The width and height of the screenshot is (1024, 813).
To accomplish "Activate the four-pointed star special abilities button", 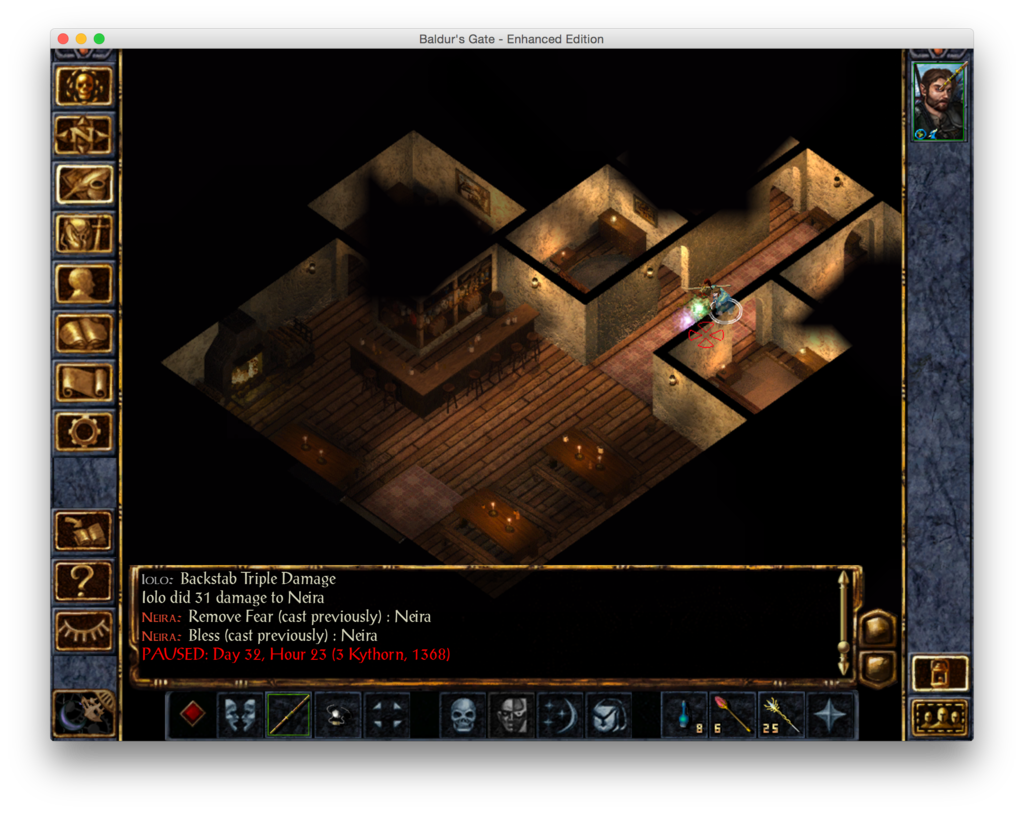I will coord(831,715).
